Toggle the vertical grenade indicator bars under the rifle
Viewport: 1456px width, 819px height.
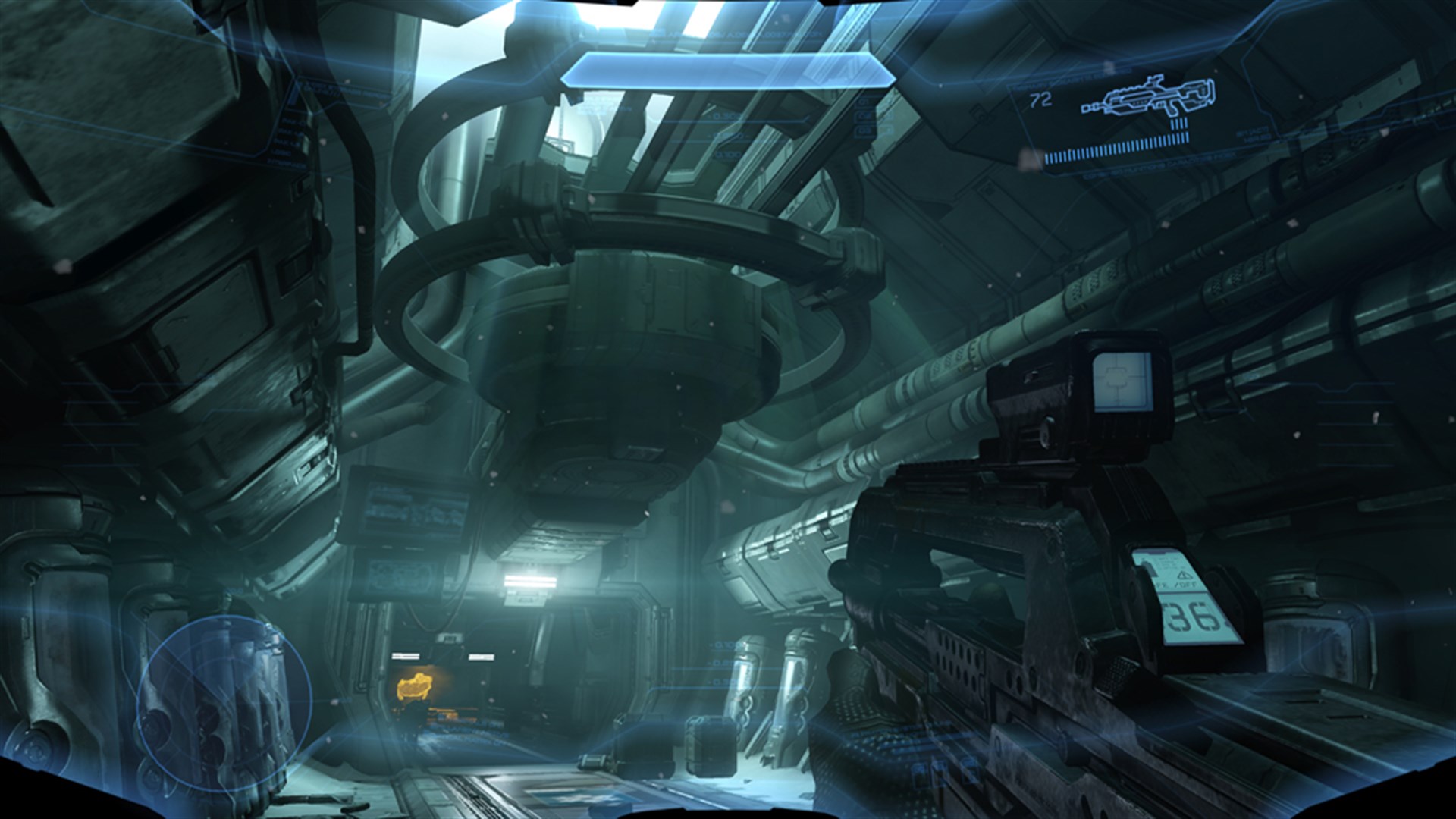[x=1179, y=124]
